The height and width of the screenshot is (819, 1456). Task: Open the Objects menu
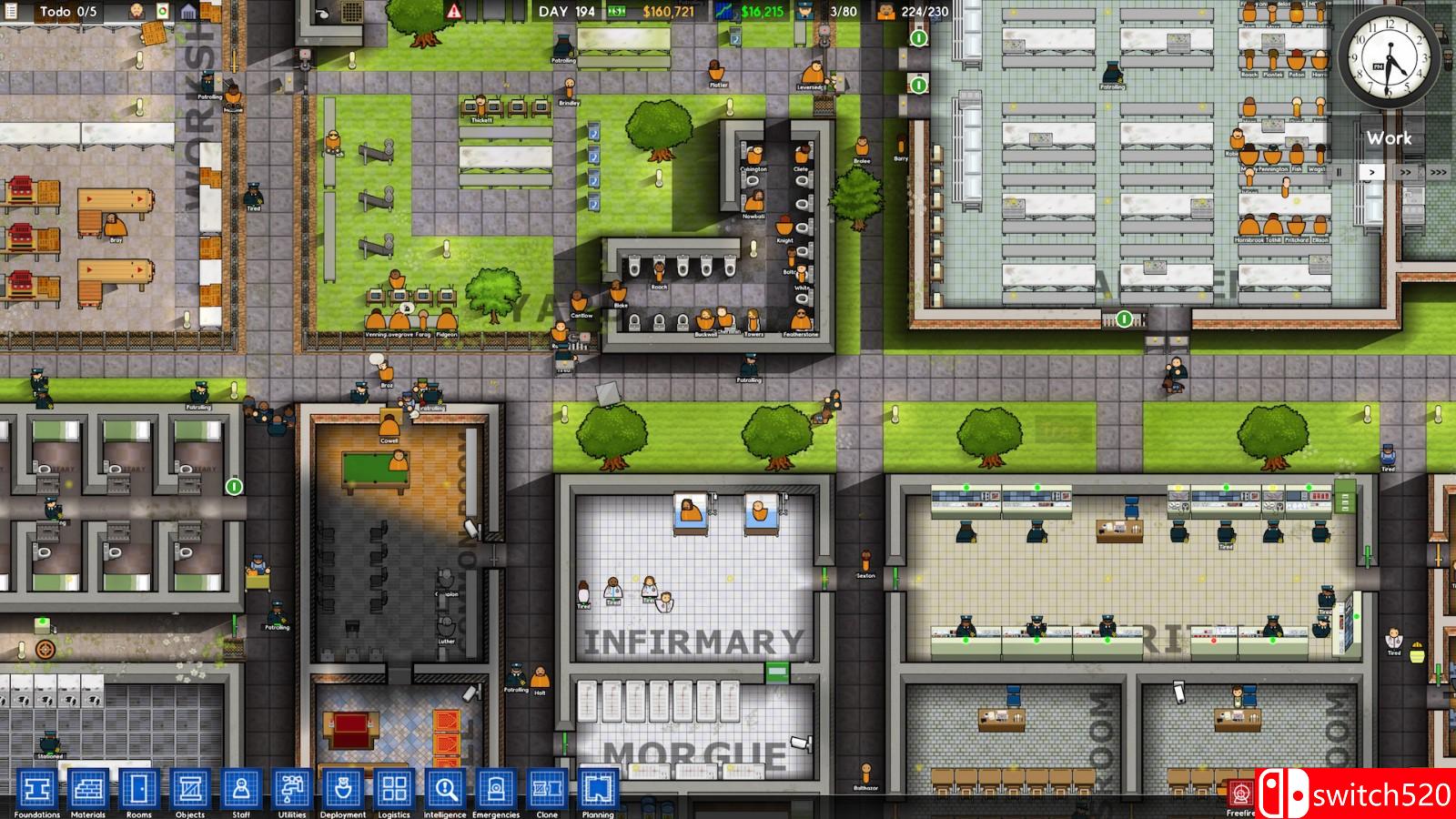point(188,790)
